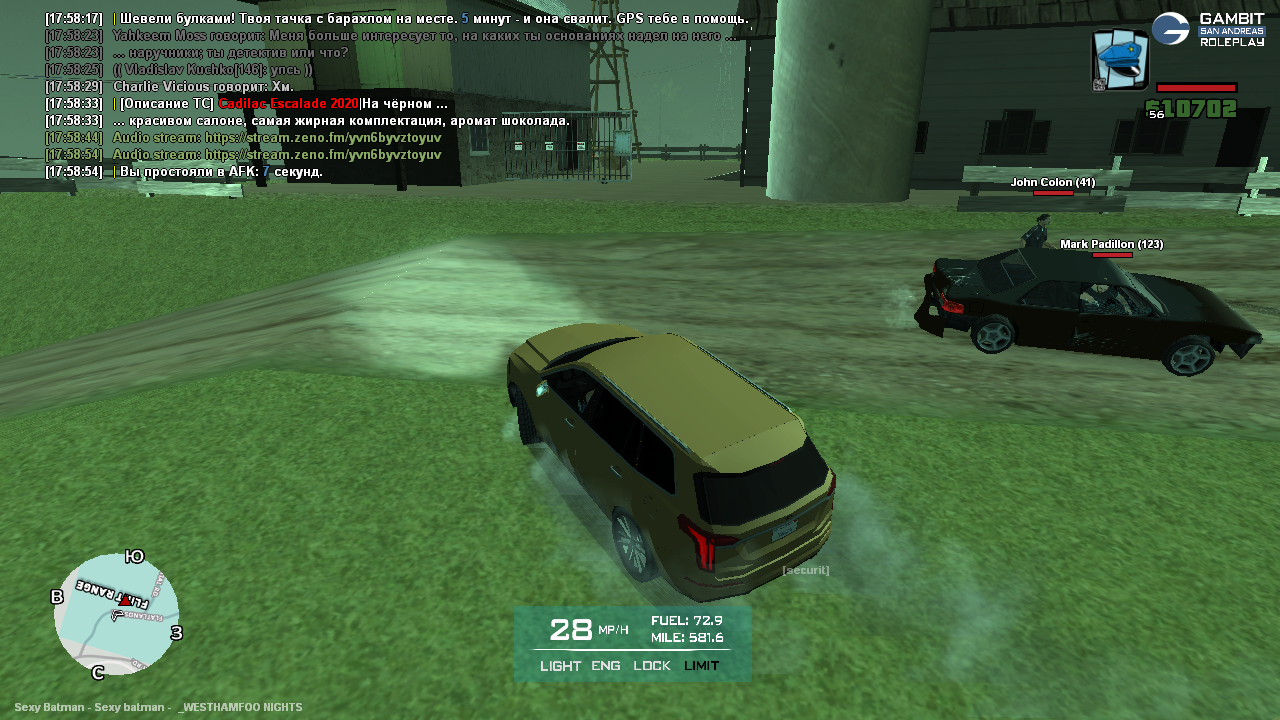Toggle the LIMIT speed limiter indicator
Image resolution: width=1280 pixels, height=720 pixels.
701,666
